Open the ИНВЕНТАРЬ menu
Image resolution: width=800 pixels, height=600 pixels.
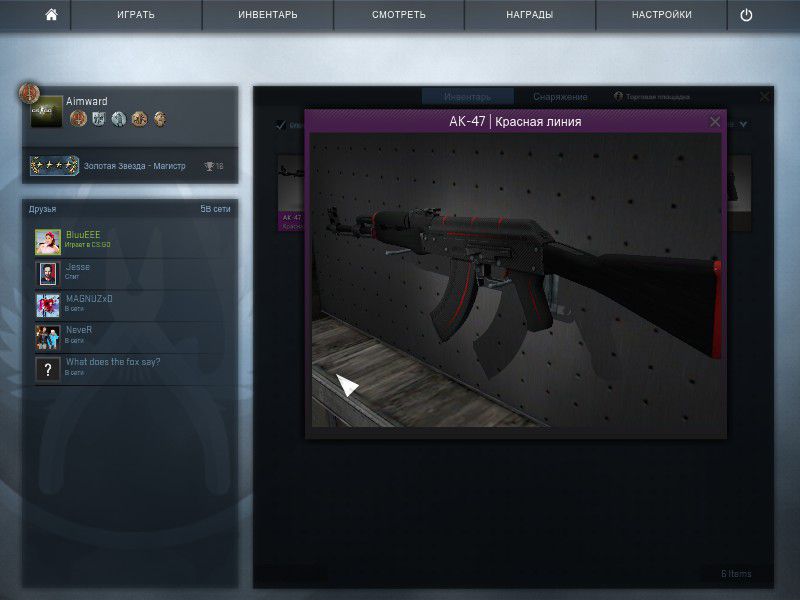267,15
